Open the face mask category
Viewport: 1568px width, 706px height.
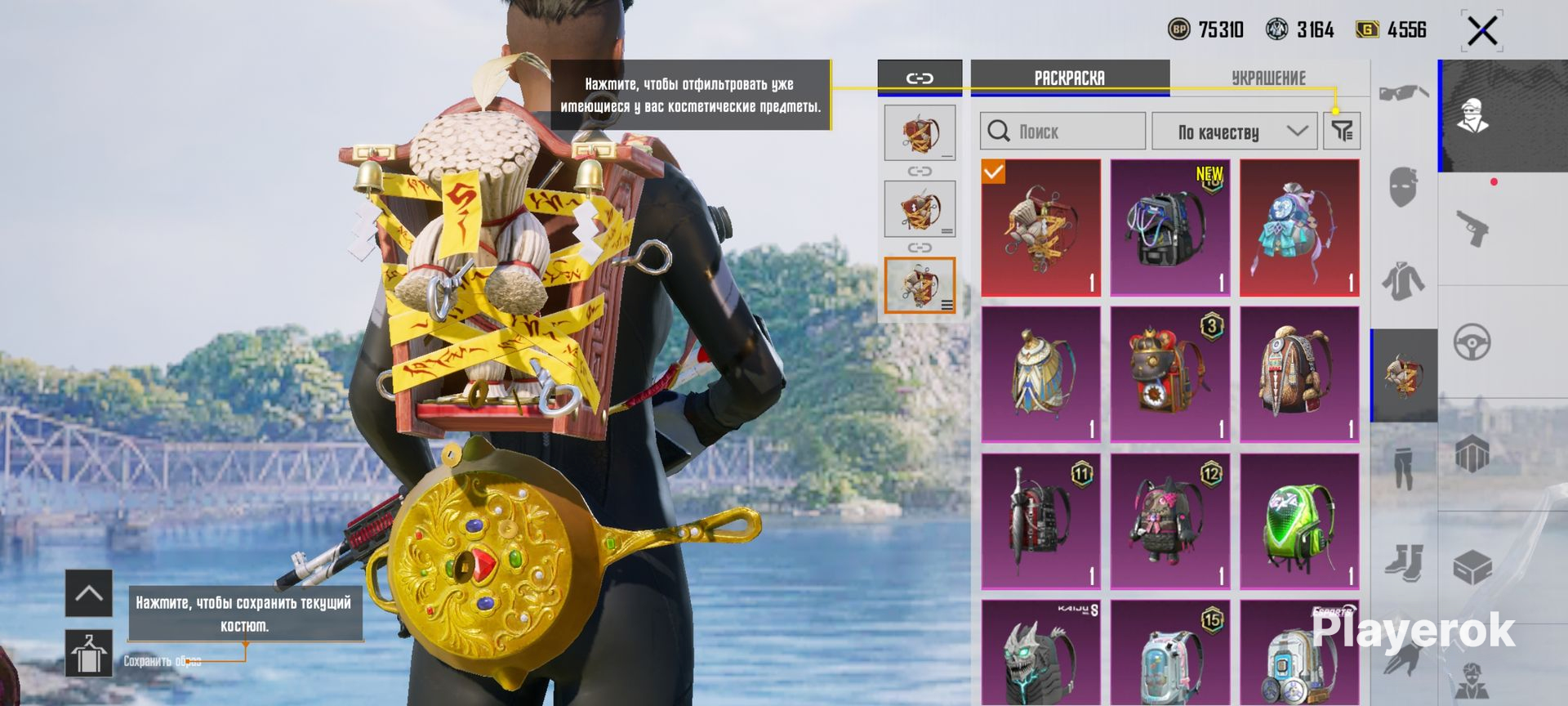tap(1403, 187)
